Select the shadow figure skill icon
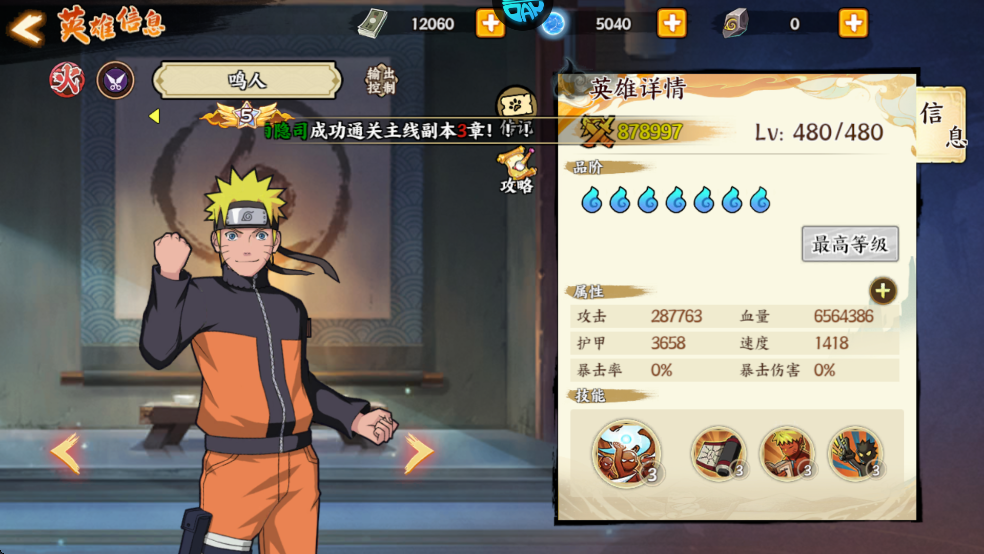Viewport: 984px width, 554px height. pyautogui.click(x=855, y=453)
